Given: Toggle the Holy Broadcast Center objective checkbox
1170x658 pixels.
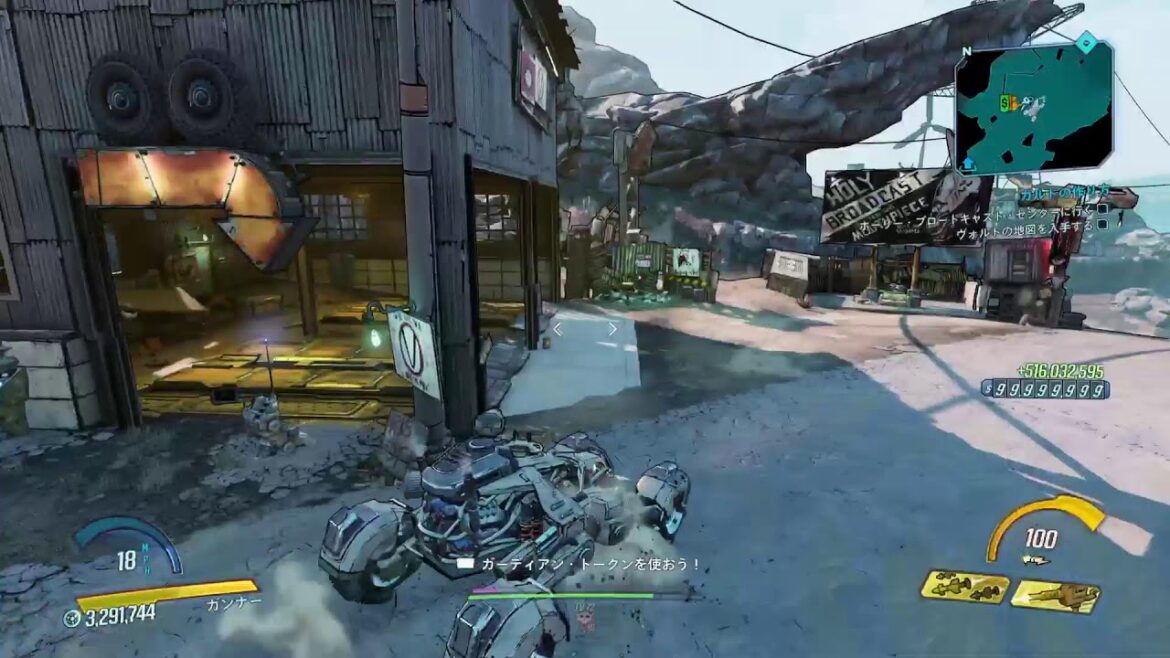Looking at the screenshot, I should [x=1101, y=209].
